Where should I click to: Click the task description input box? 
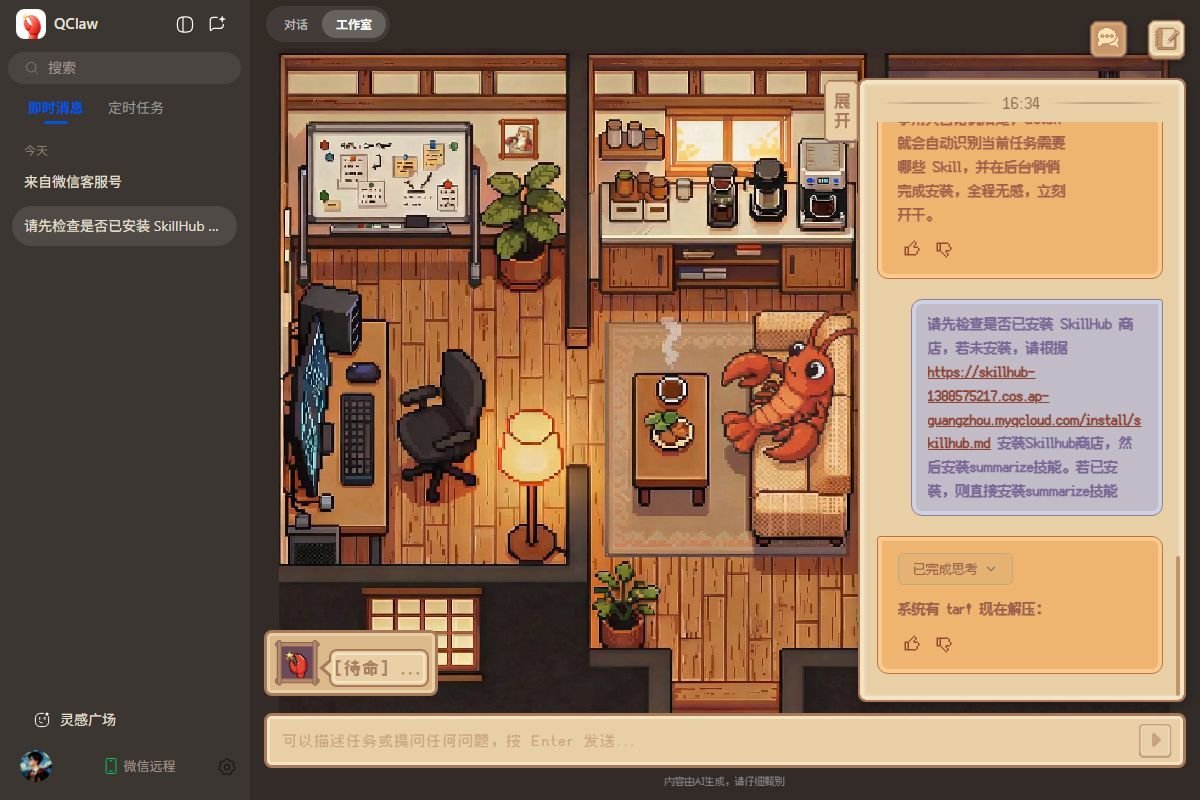click(x=700, y=741)
